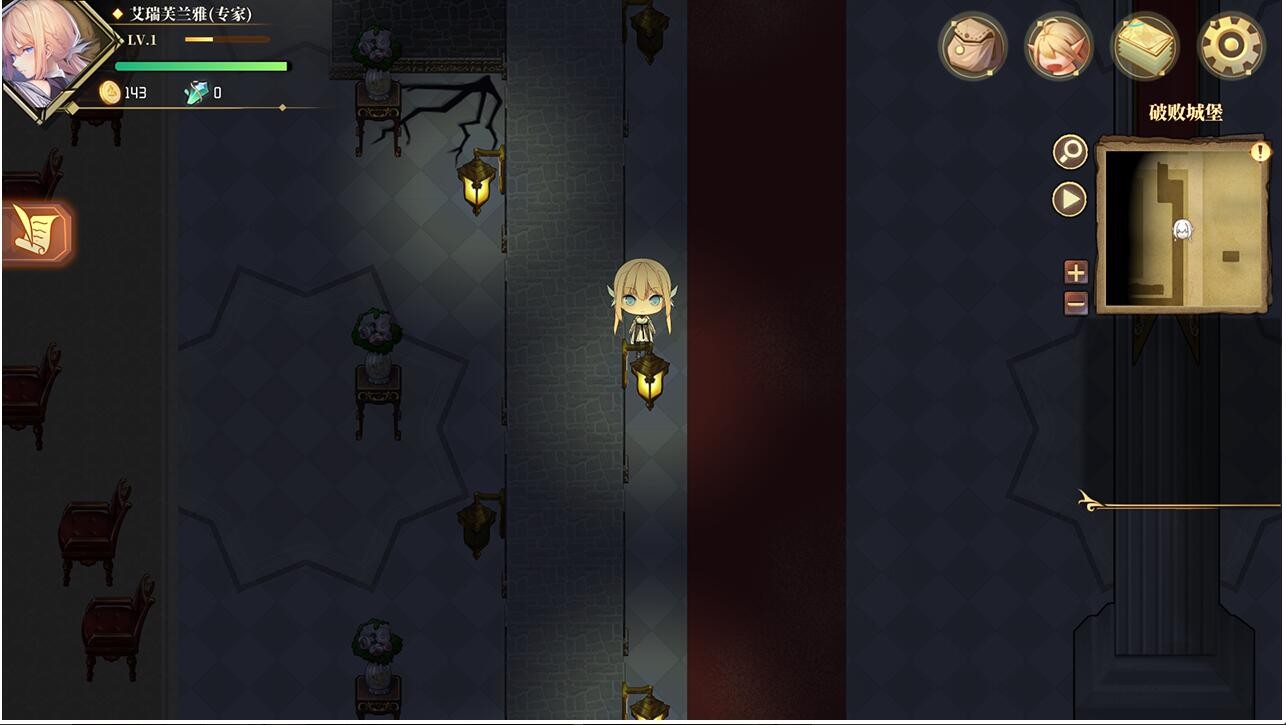Click the magnifying glass map button
This screenshot has width=1286, height=725.
click(1070, 152)
